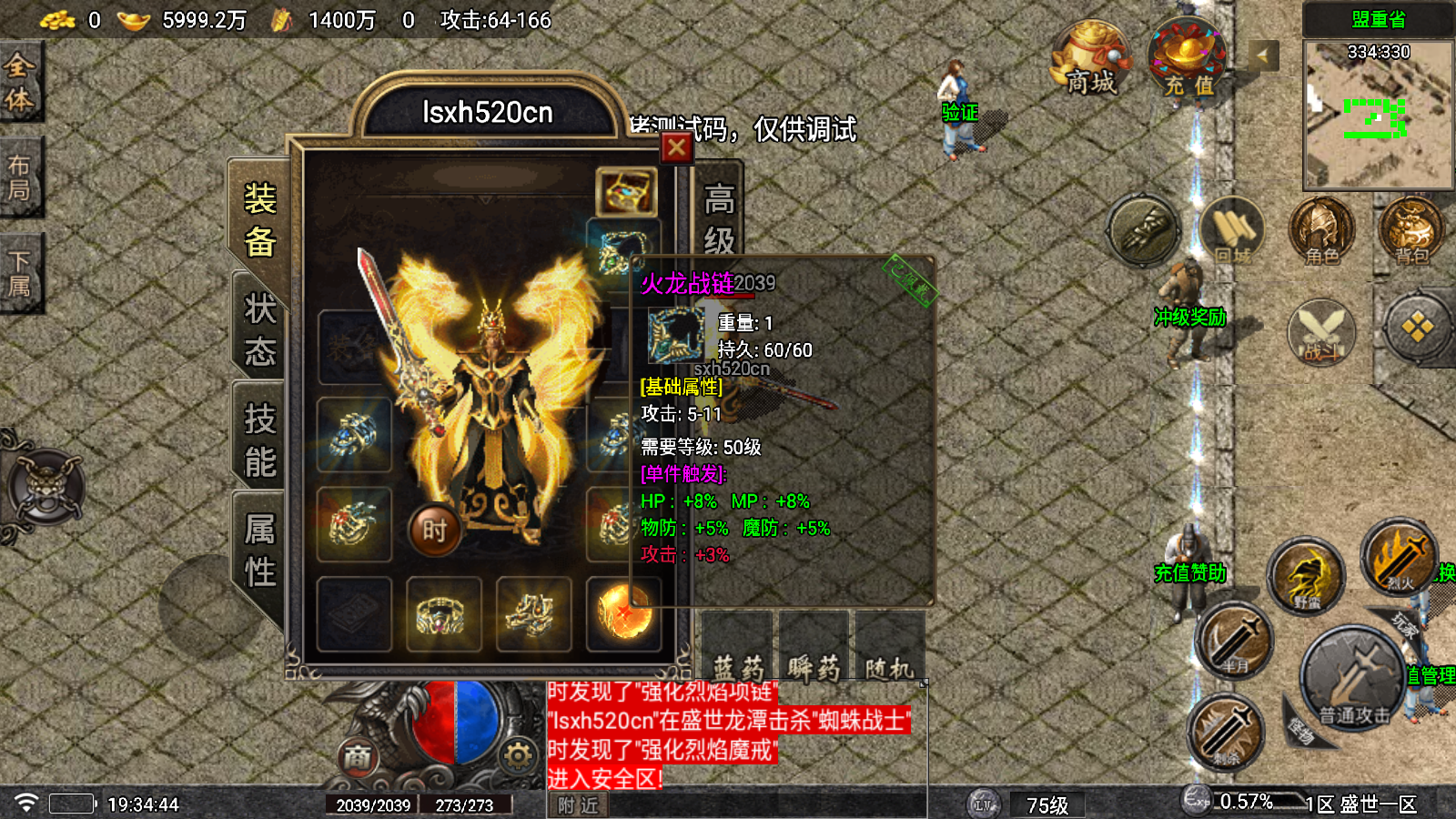
Task: Select the 装备 equipment tab
Action: pyautogui.click(x=259, y=220)
